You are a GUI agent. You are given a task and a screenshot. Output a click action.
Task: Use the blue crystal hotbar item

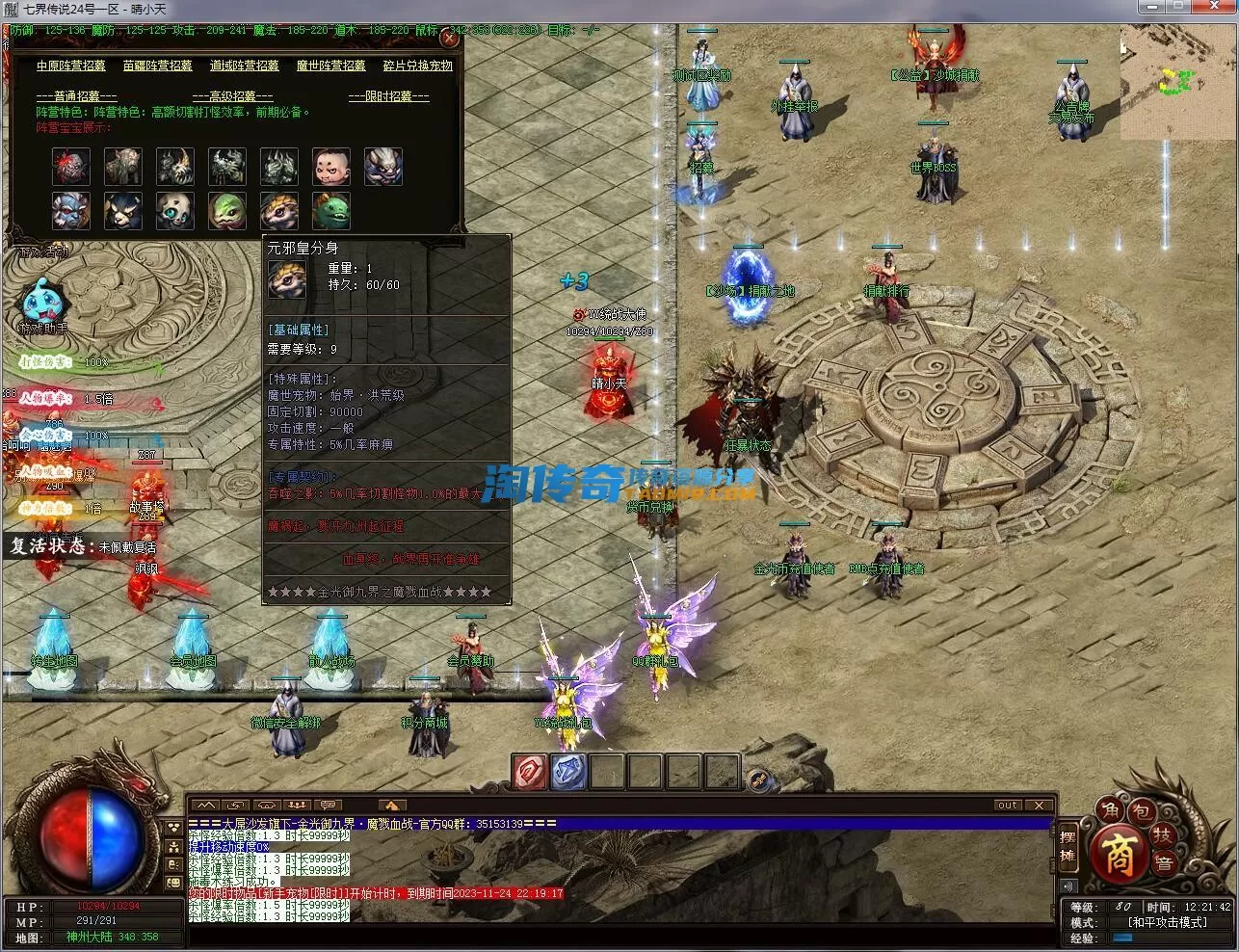(568, 772)
